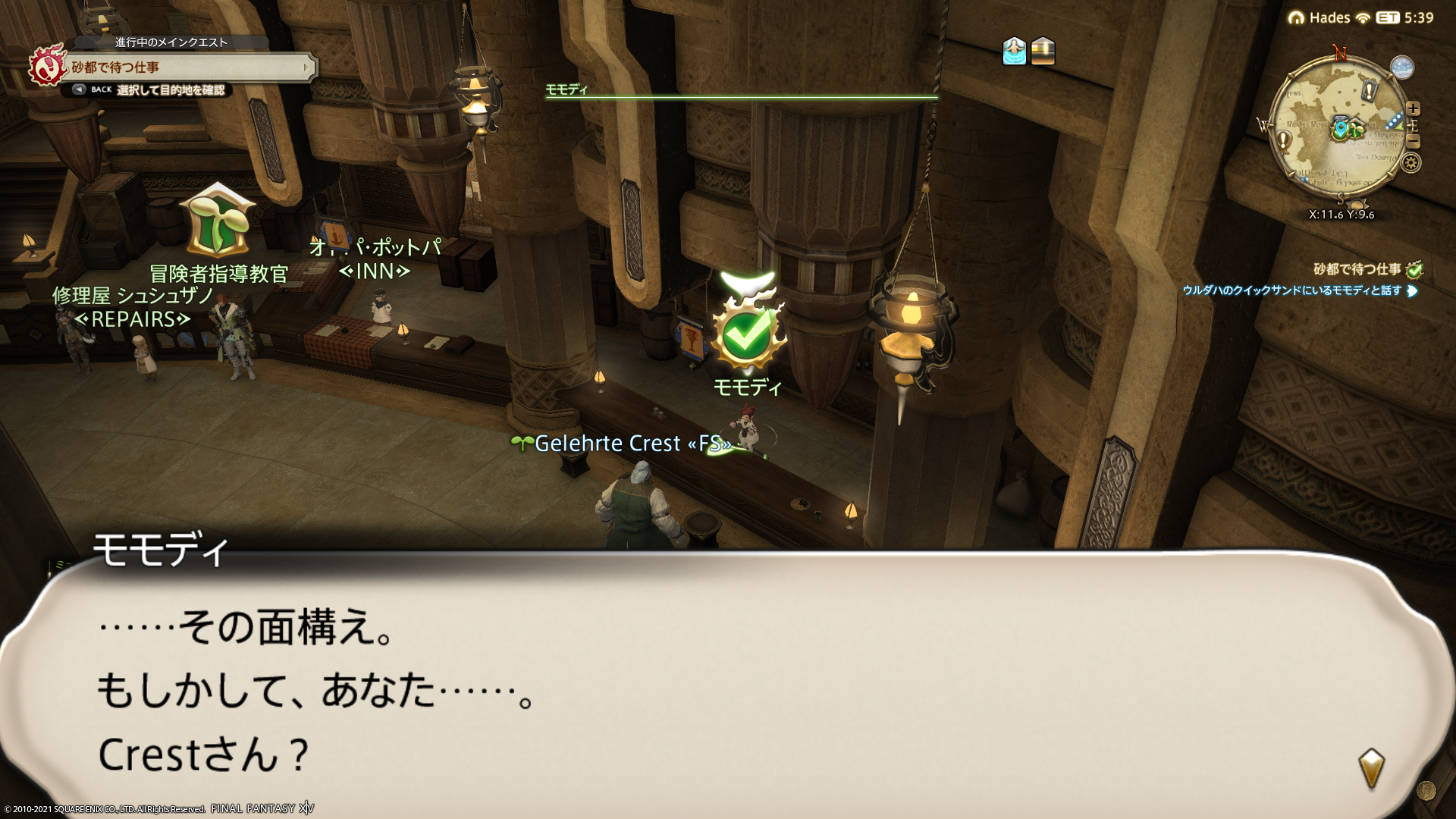Select the golden treasure chest status icon
Viewport: 1456px width, 819px height.
click(x=1043, y=51)
